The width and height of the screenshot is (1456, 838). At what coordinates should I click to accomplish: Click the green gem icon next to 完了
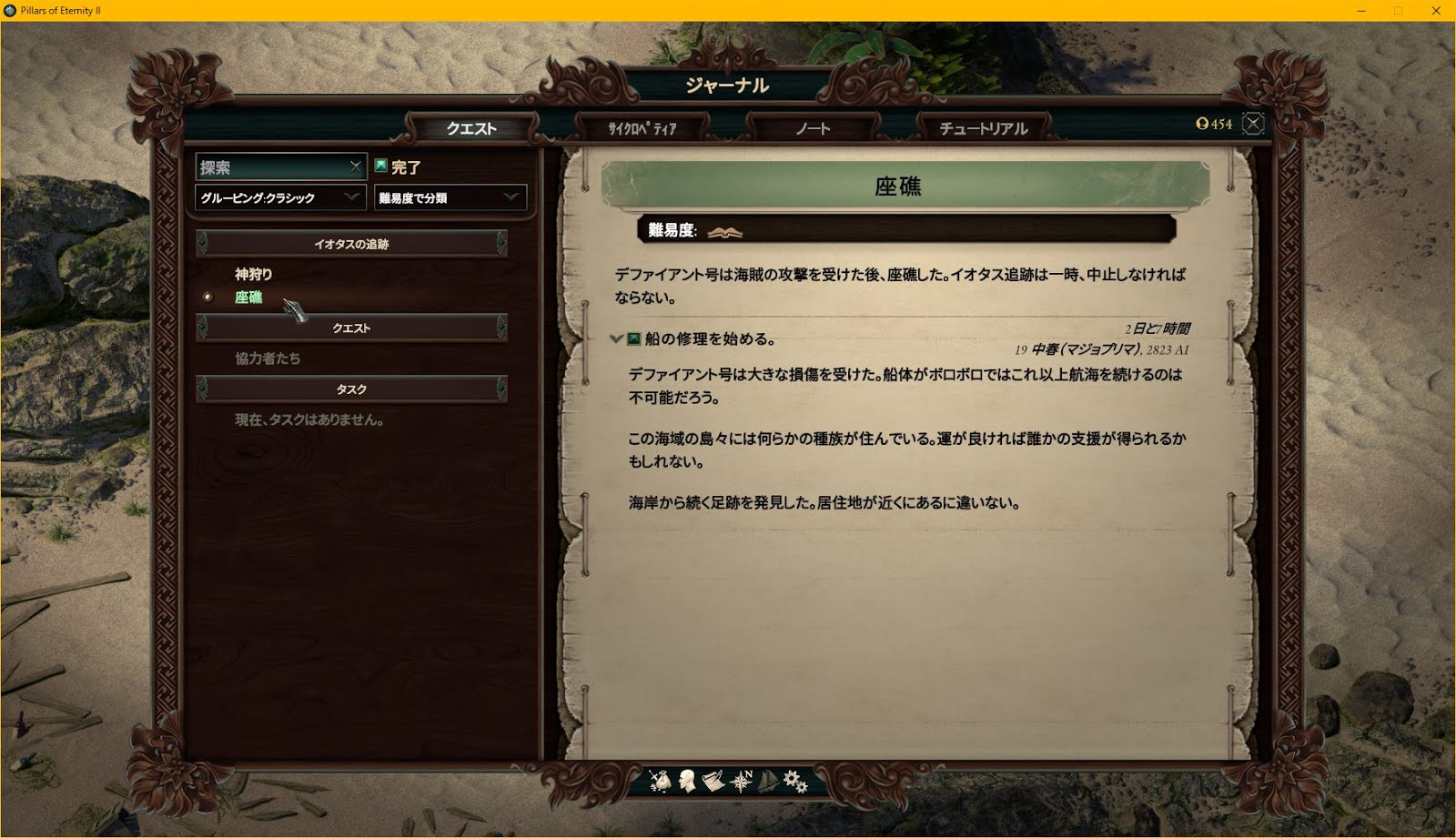pos(383,167)
